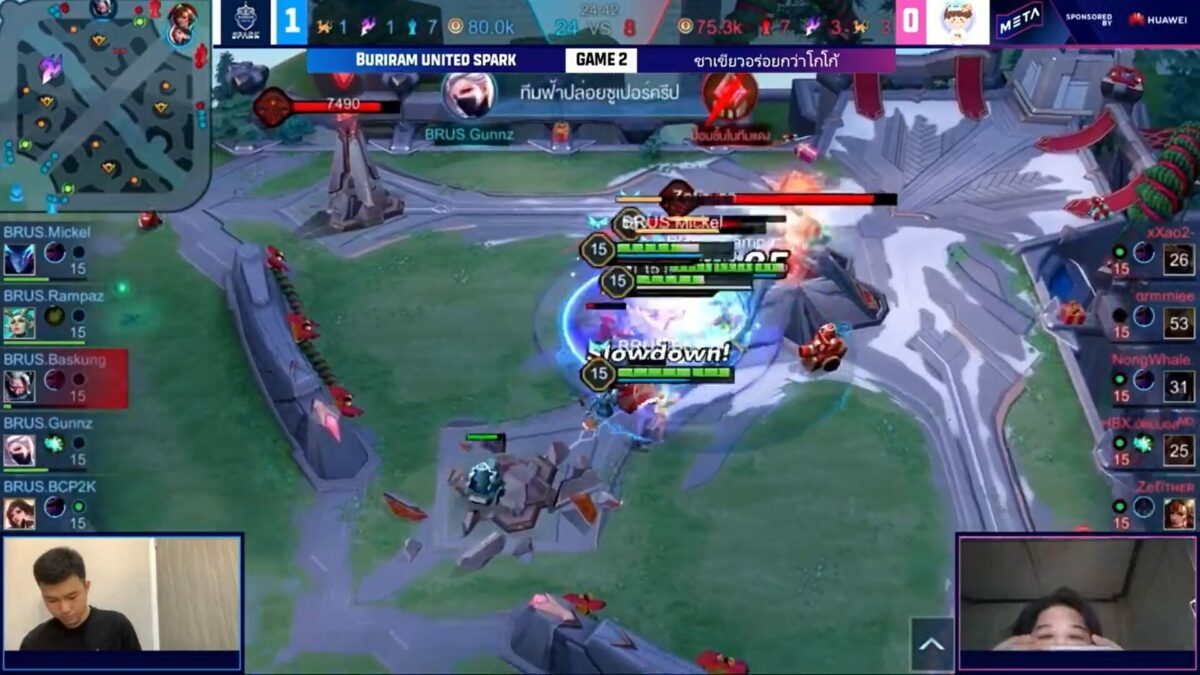Click the minimap overview

104,104
